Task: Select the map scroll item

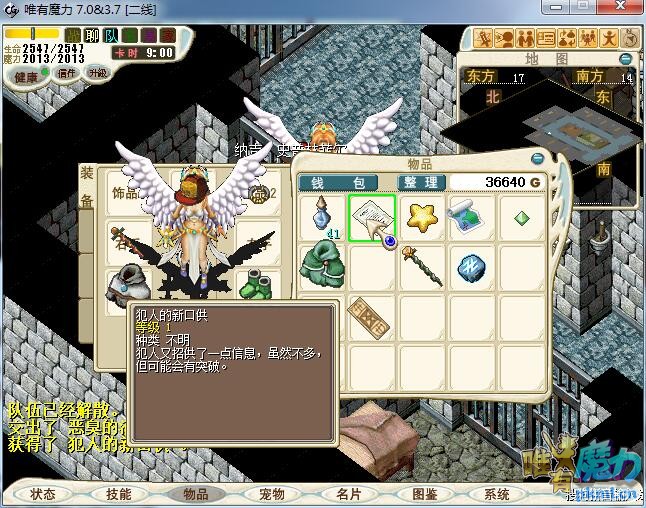Action: click(x=470, y=217)
